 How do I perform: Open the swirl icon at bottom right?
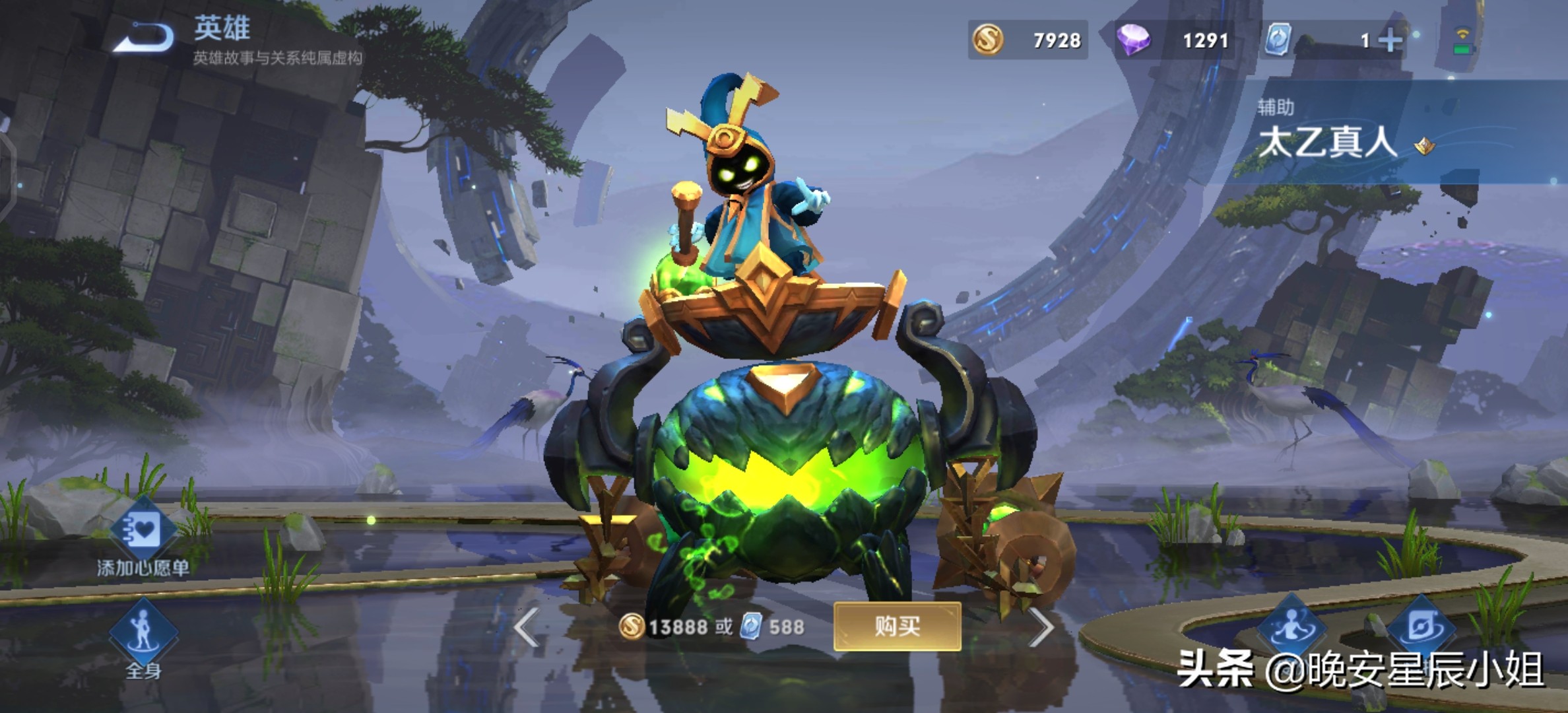(x=1421, y=627)
